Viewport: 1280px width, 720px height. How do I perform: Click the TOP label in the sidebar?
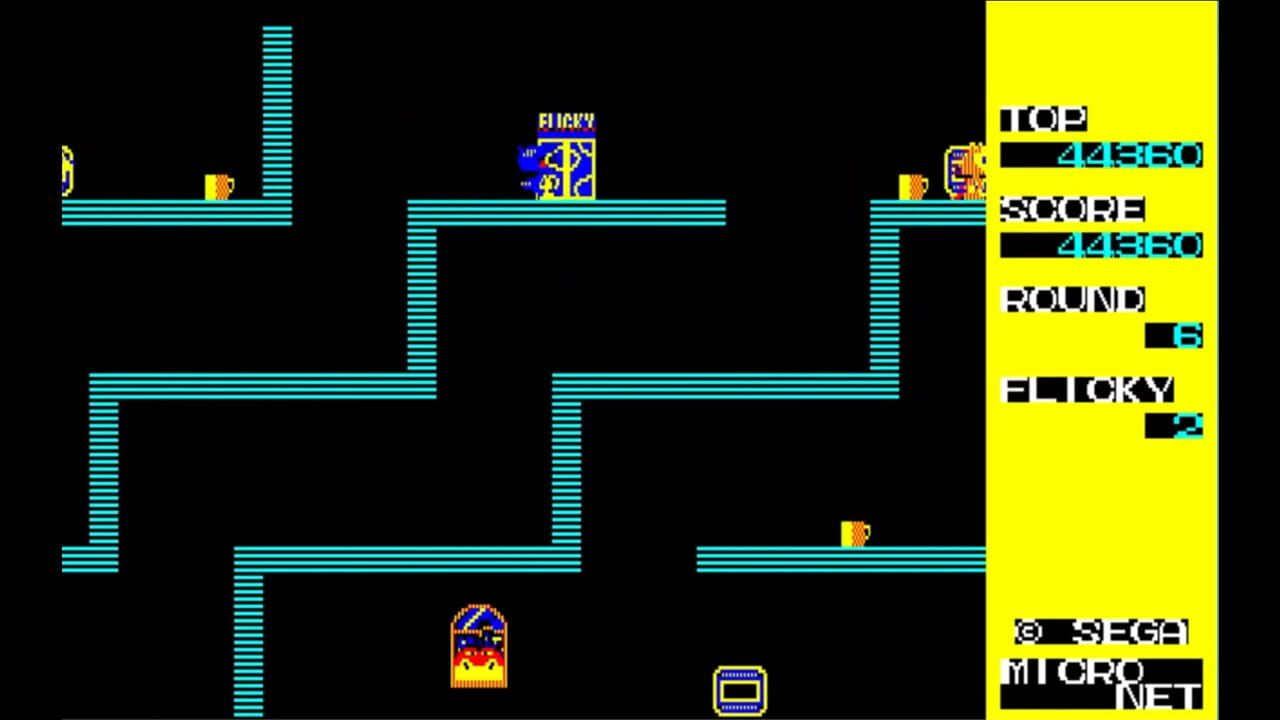click(1045, 119)
